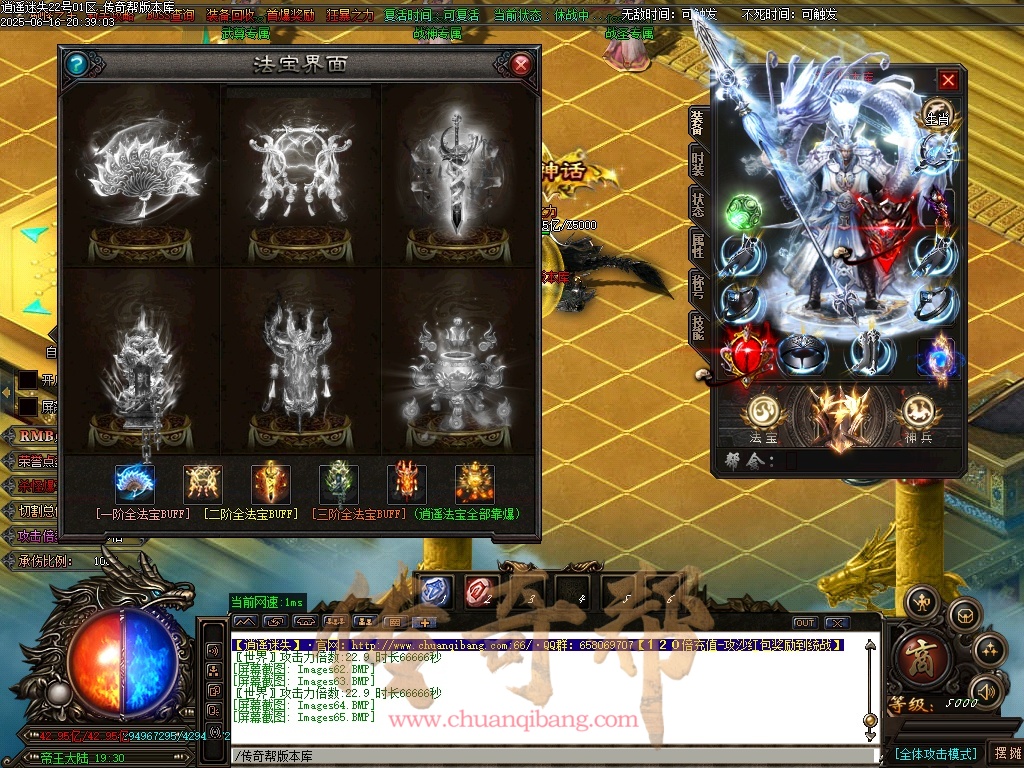Open the 状态 status tab

pos(697,204)
